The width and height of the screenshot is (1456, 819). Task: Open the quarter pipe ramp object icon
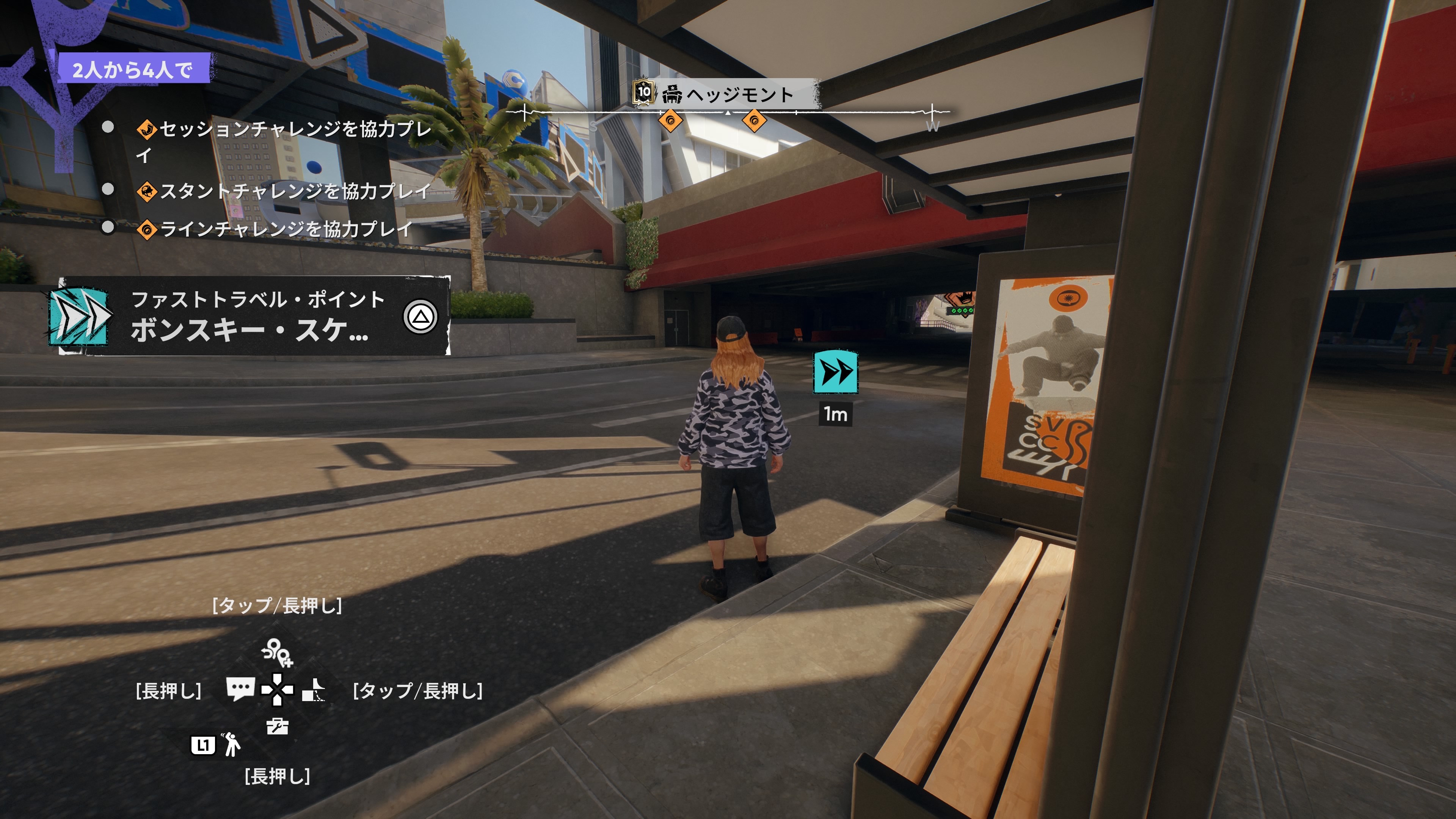click(x=314, y=690)
